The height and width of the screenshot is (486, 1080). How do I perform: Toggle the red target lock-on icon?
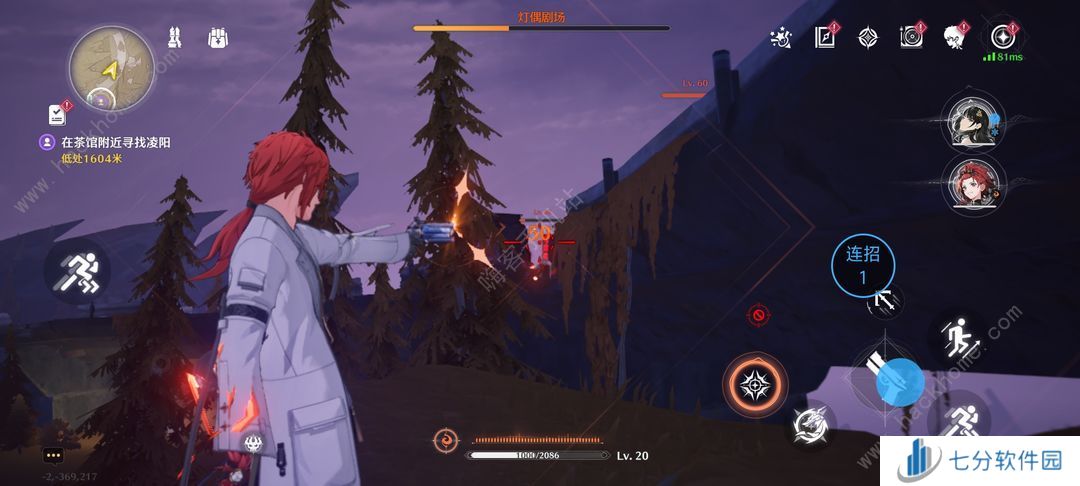coord(758,316)
